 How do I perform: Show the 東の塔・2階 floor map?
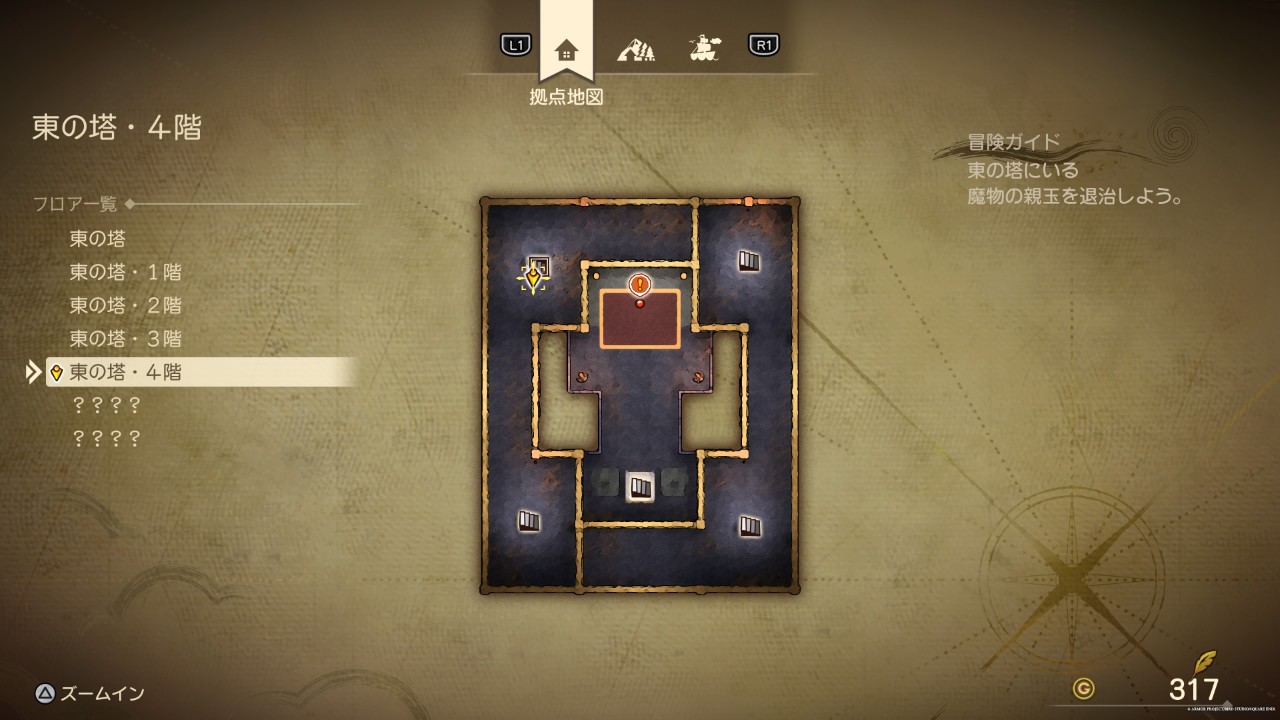[x=125, y=305]
